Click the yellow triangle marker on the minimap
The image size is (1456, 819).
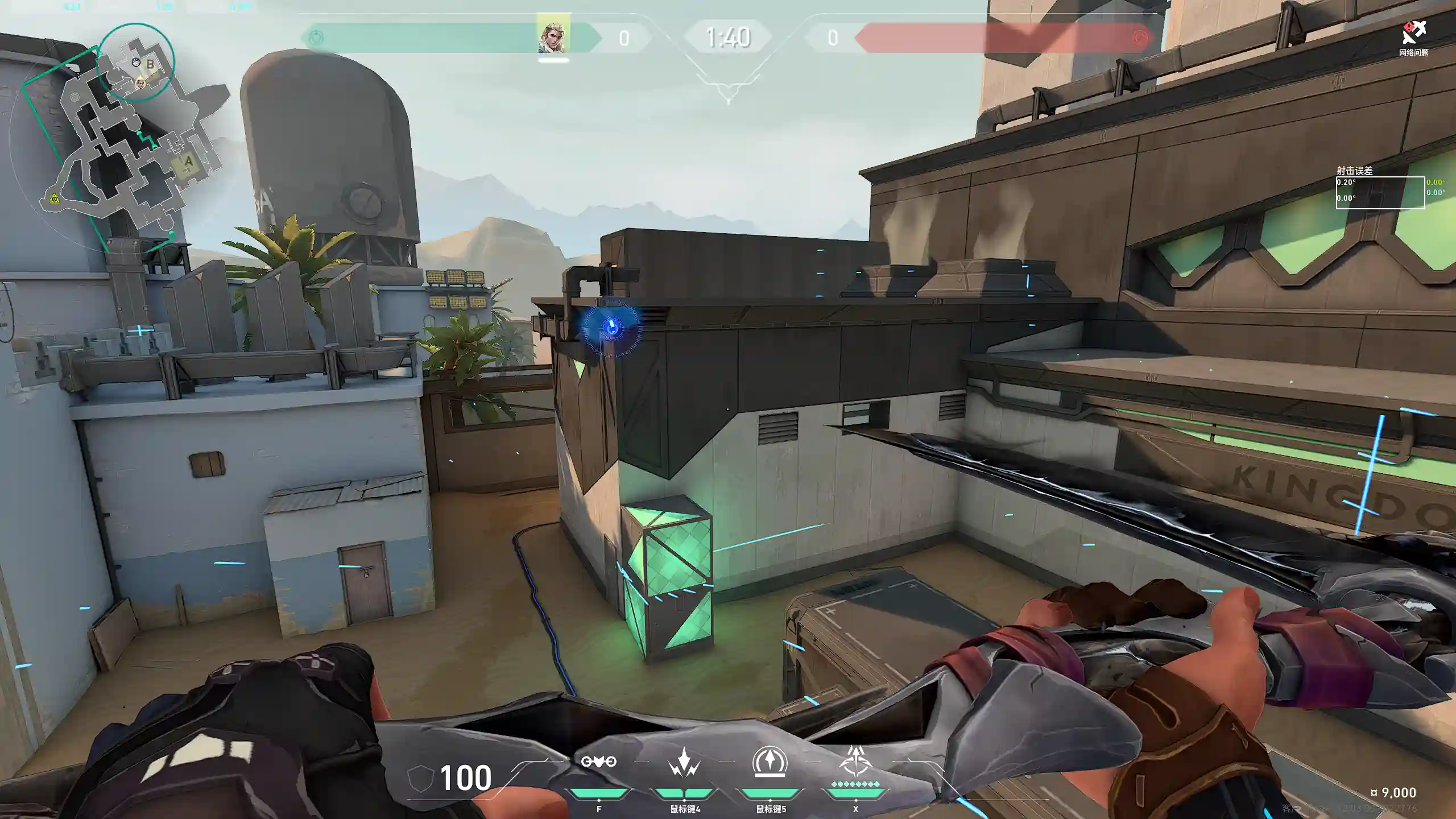click(x=54, y=198)
